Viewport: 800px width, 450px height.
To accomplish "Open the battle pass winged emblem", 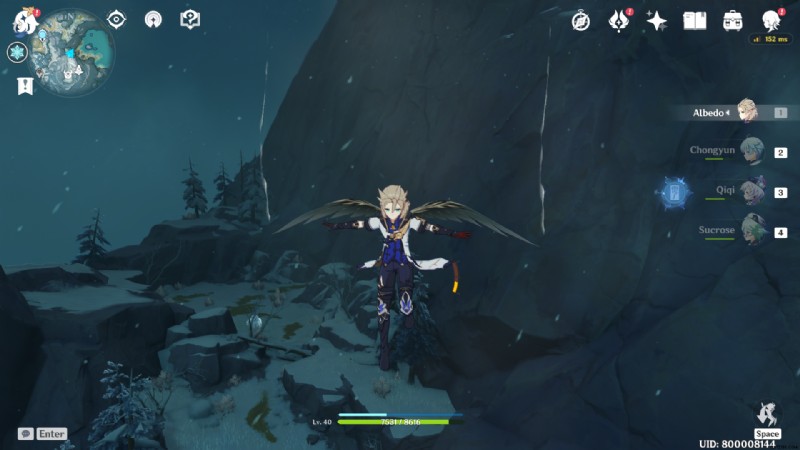I will (619, 21).
